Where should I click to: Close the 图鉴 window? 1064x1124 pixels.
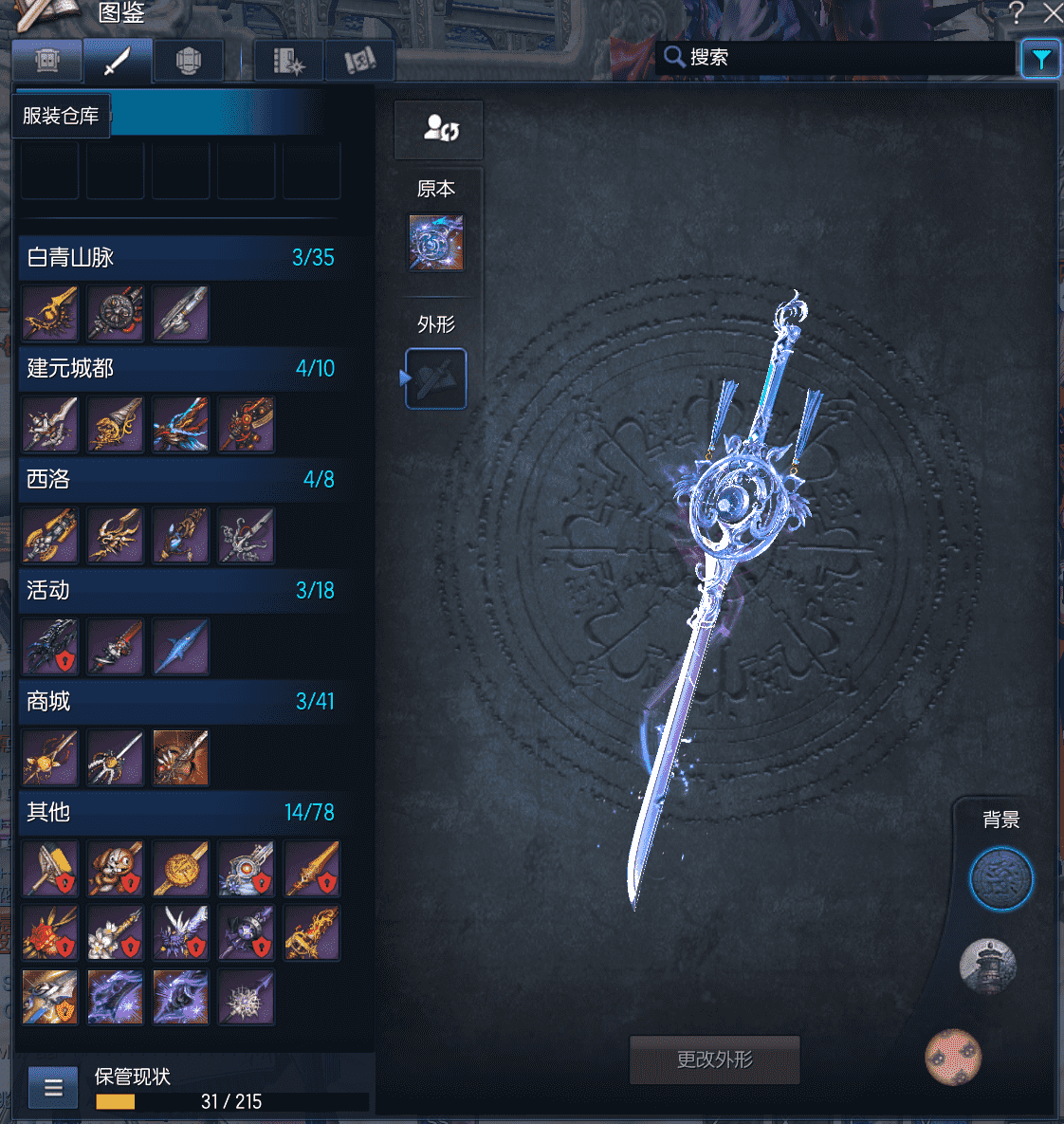[1052, 12]
